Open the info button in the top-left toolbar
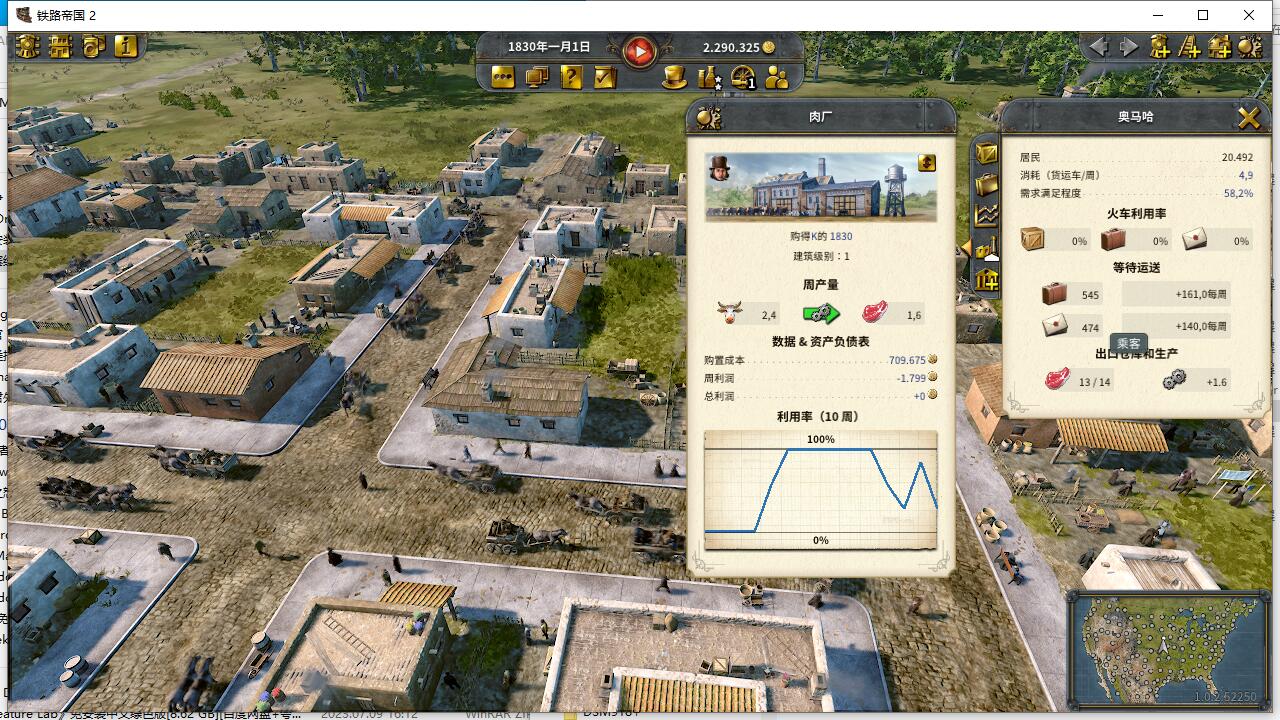Image resolution: width=1280 pixels, height=720 pixels. click(126, 46)
